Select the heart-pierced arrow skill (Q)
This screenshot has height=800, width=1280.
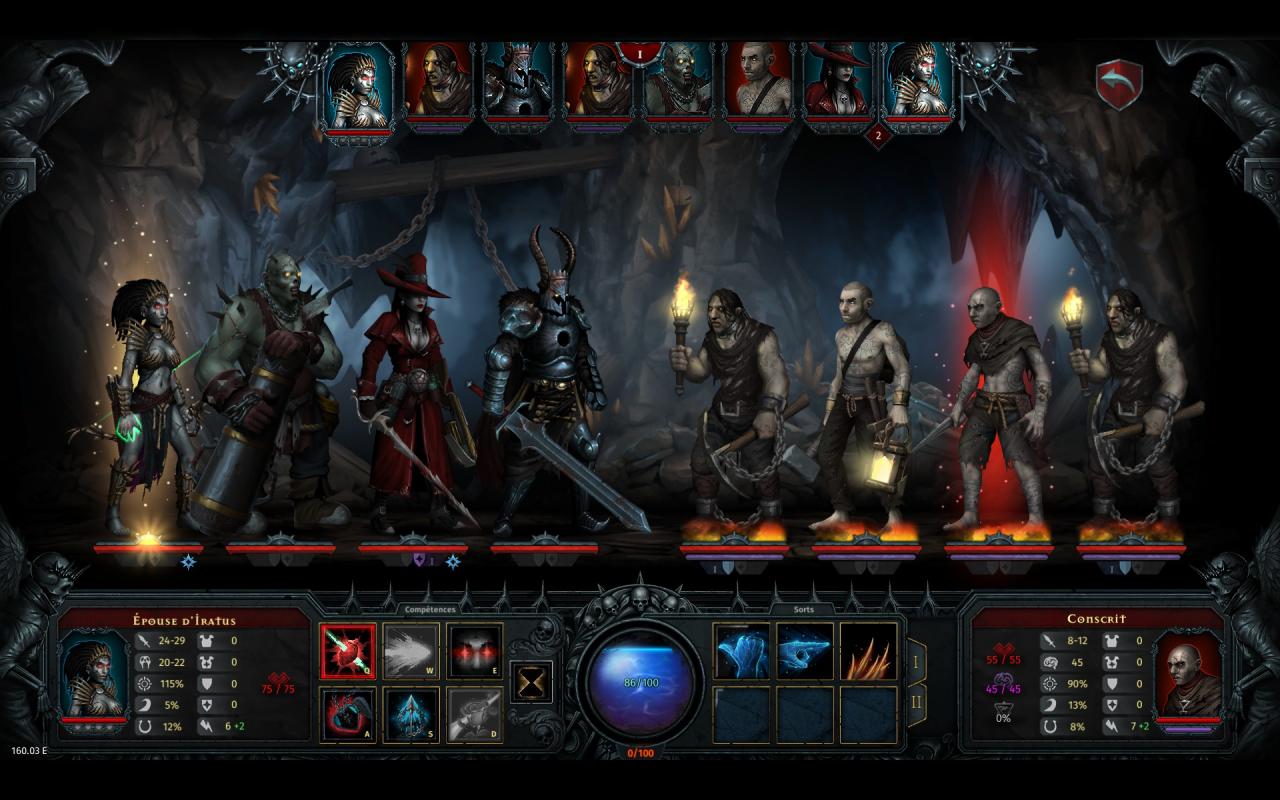coord(348,651)
